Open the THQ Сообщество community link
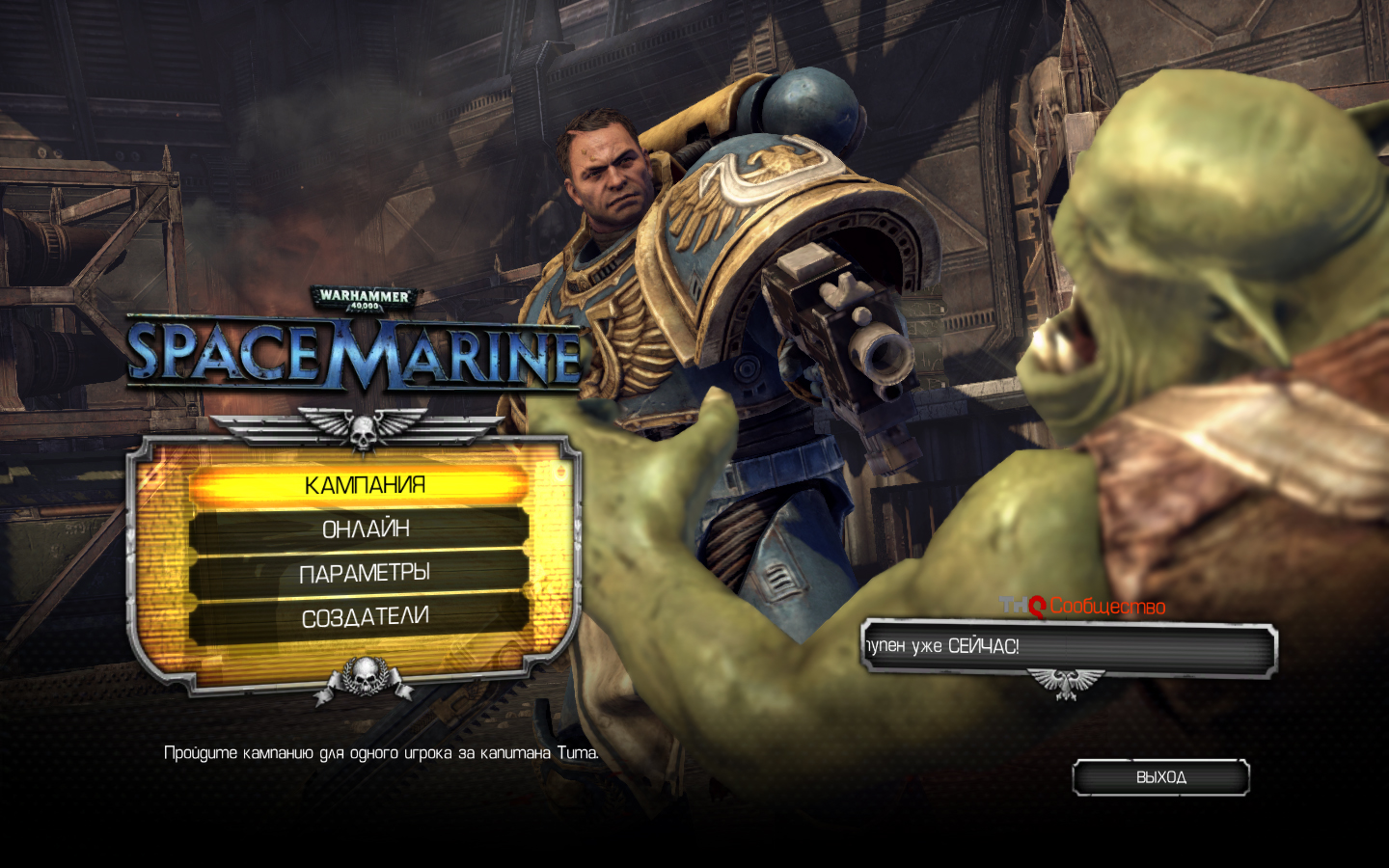 pyautogui.click(x=1083, y=607)
